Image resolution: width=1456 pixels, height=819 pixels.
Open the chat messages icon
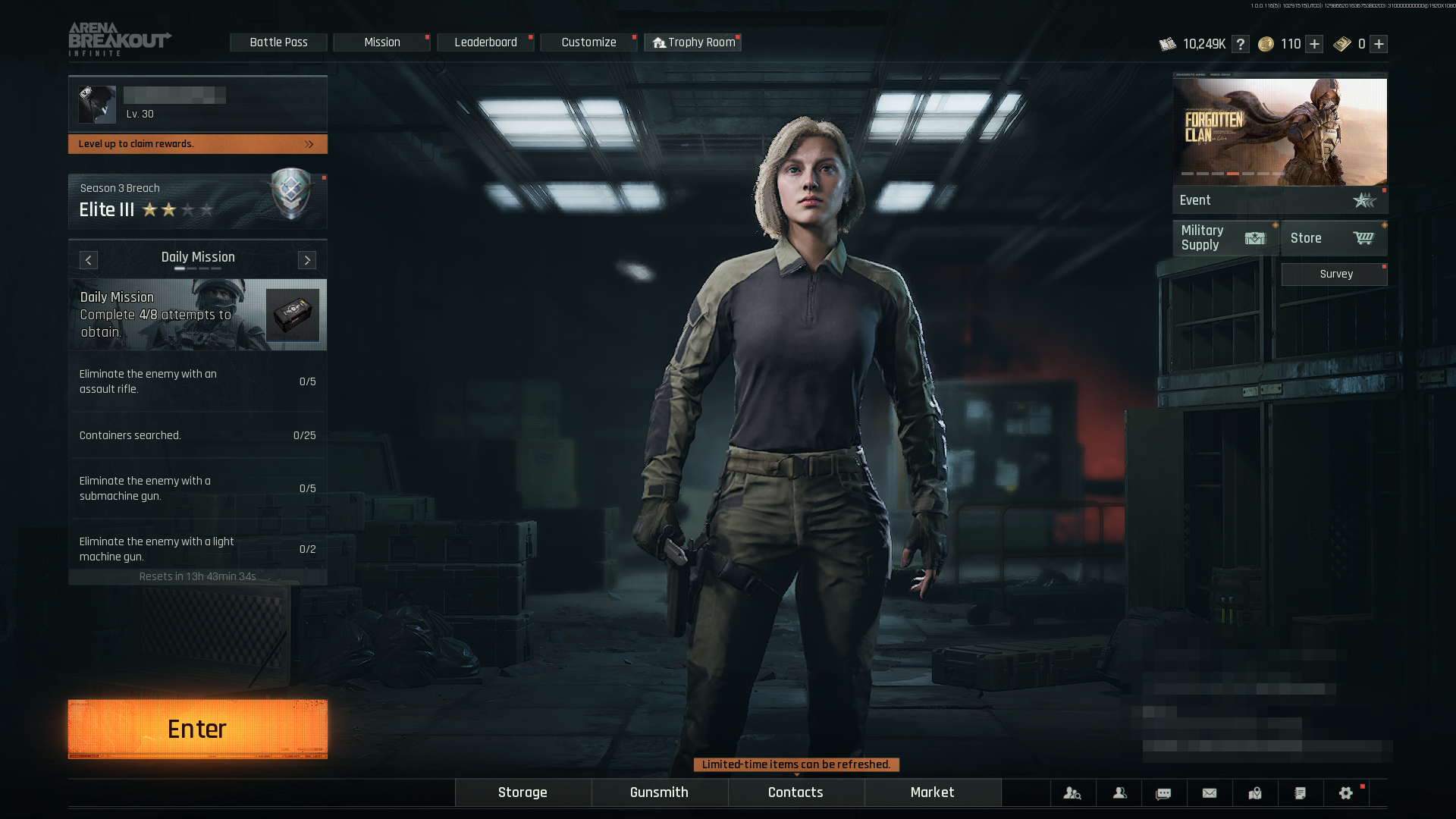pyautogui.click(x=1164, y=792)
